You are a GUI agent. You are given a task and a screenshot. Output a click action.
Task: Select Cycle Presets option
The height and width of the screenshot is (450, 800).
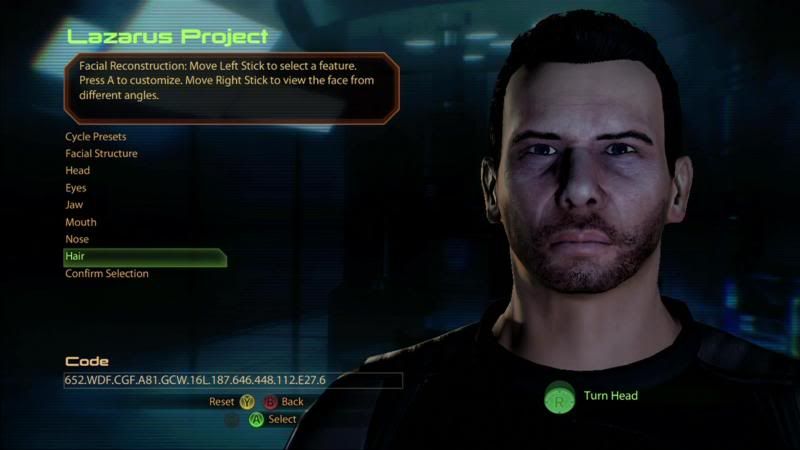96,136
